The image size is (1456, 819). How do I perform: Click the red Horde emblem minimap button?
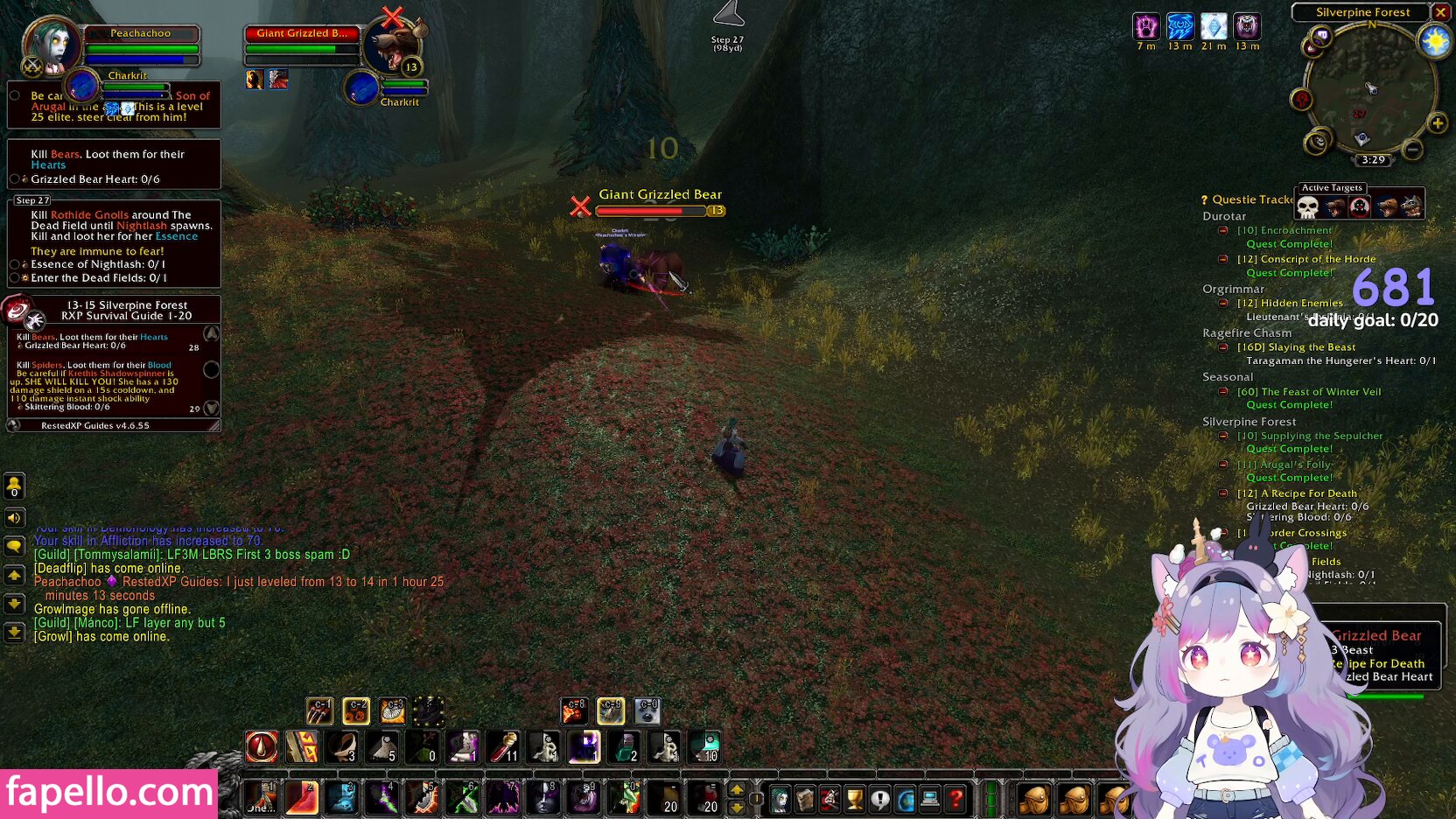(1302, 100)
